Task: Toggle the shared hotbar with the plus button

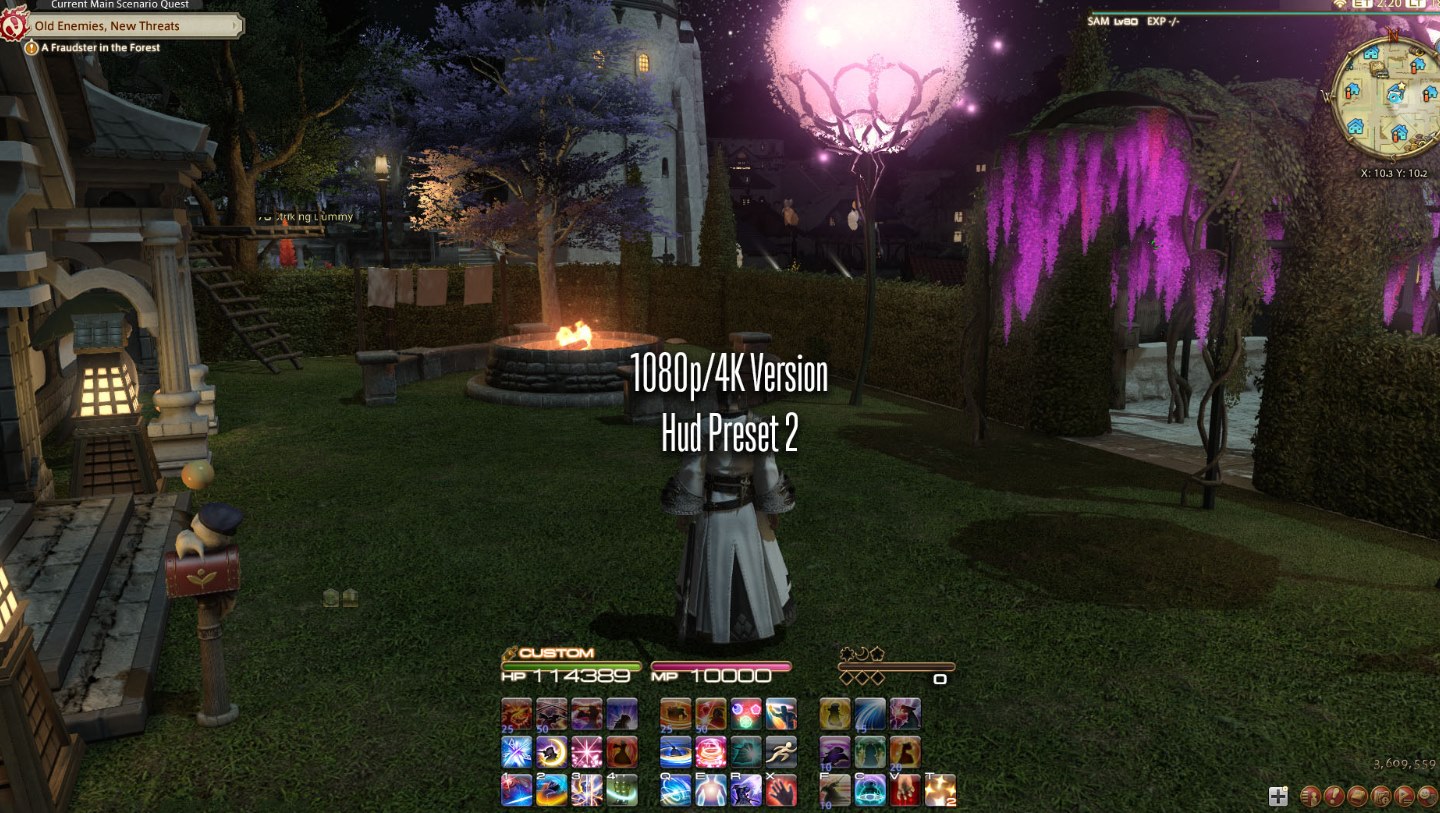Action: pos(1278,796)
